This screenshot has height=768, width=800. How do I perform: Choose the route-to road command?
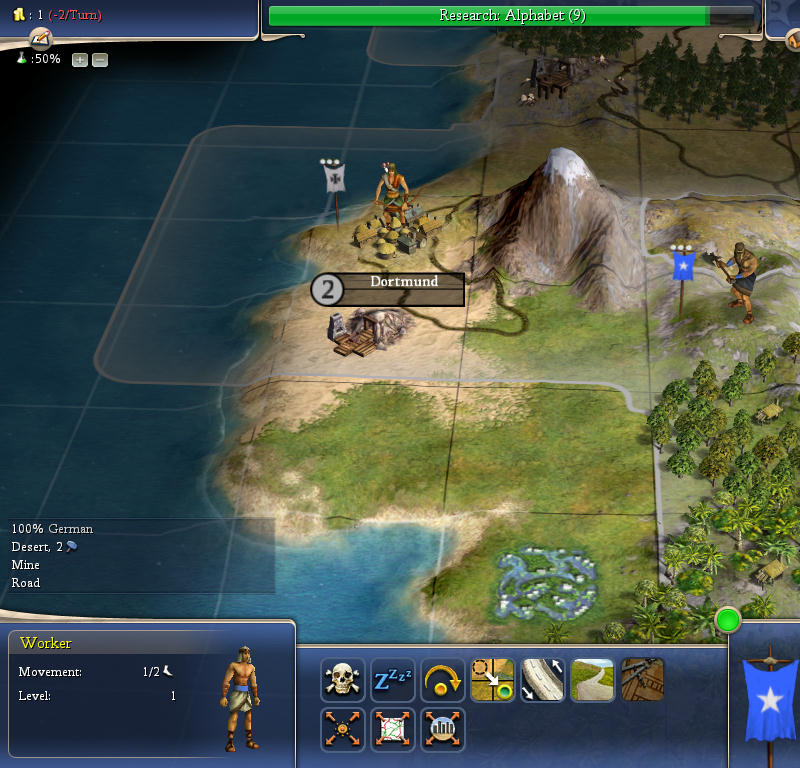(x=543, y=680)
